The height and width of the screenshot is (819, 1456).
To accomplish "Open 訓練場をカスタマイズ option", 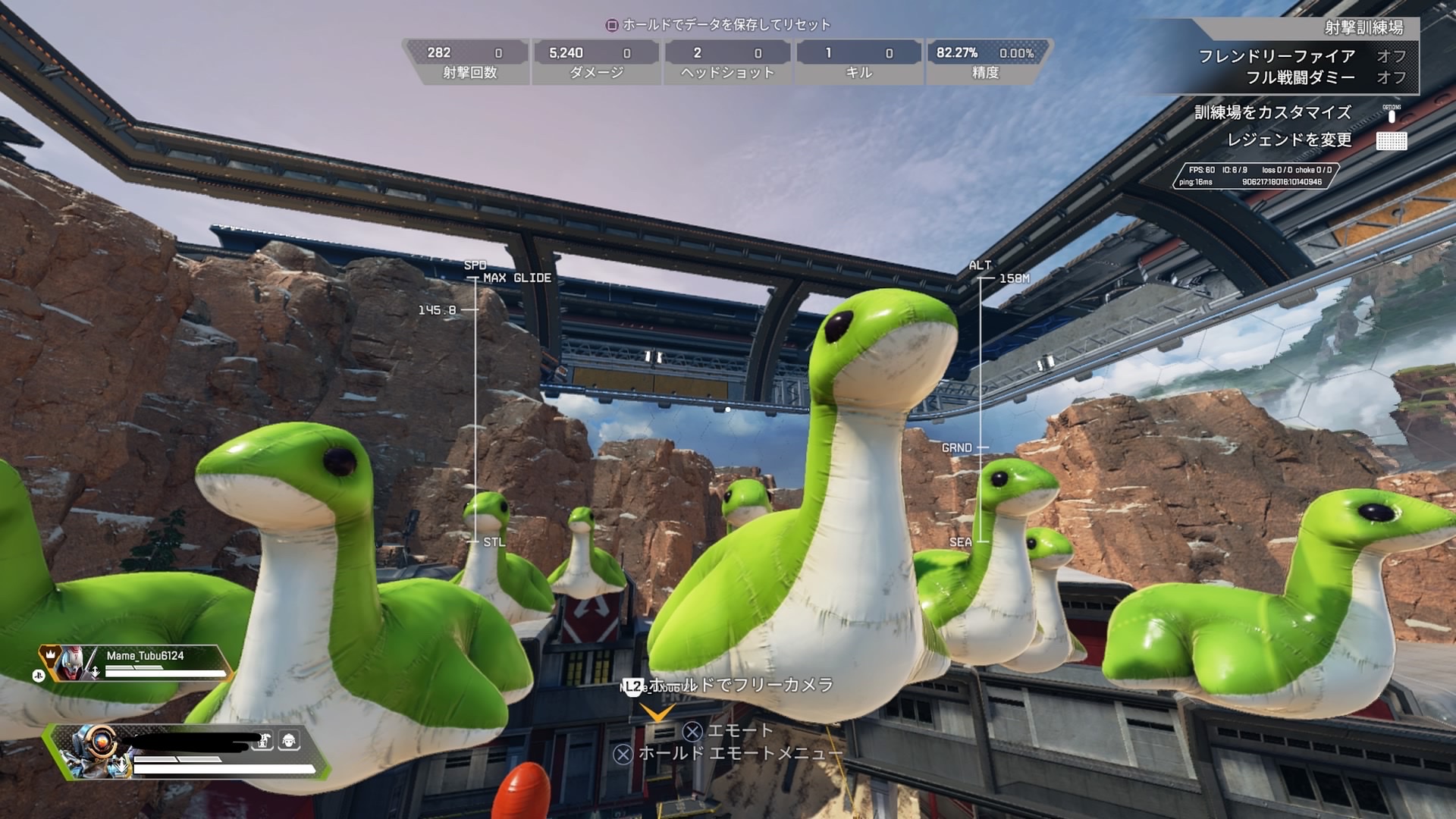I will pyautogui.click(x=1273, y=113).
